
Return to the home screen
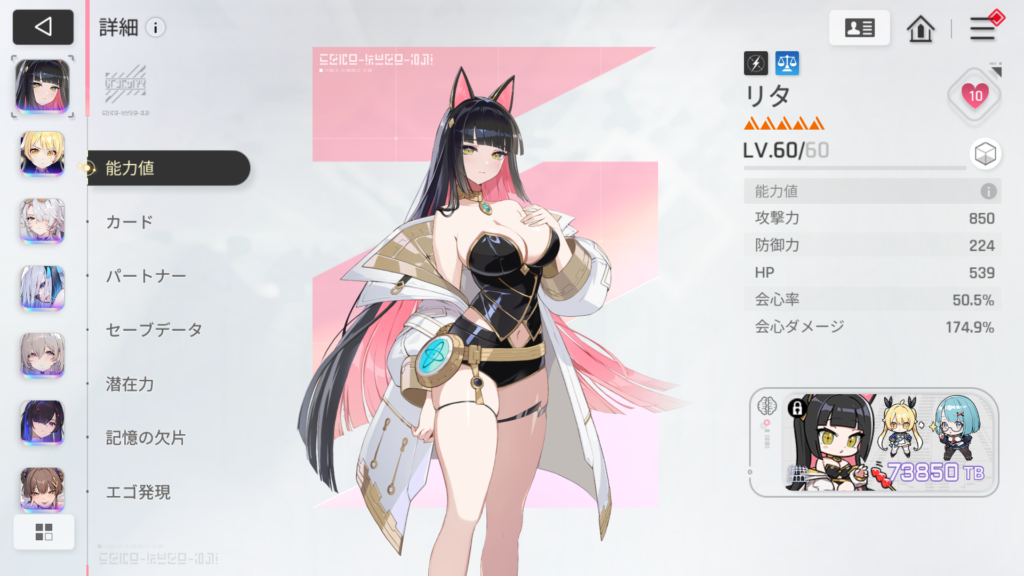920,28
